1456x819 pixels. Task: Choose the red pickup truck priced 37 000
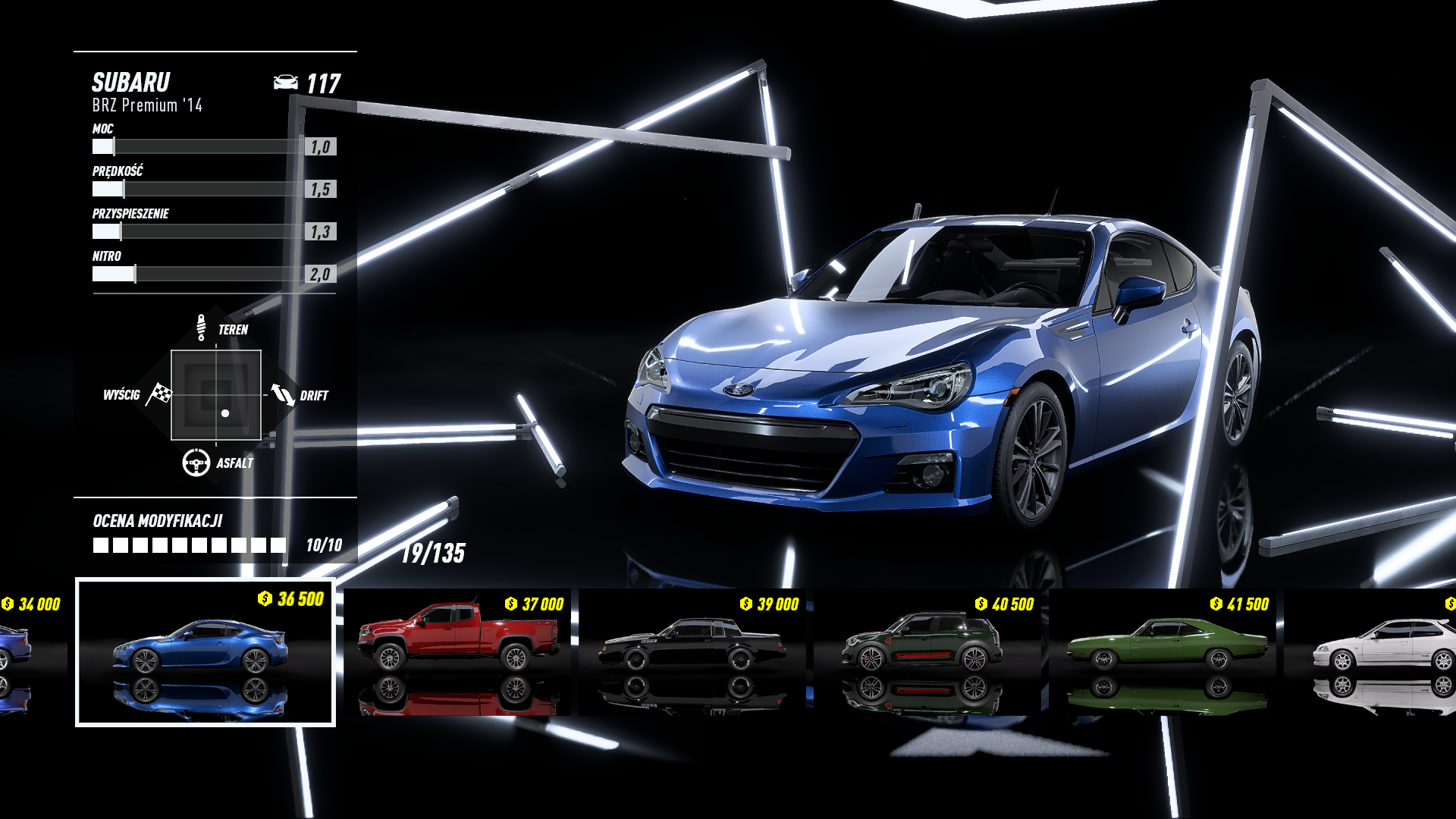pos(457,652)
